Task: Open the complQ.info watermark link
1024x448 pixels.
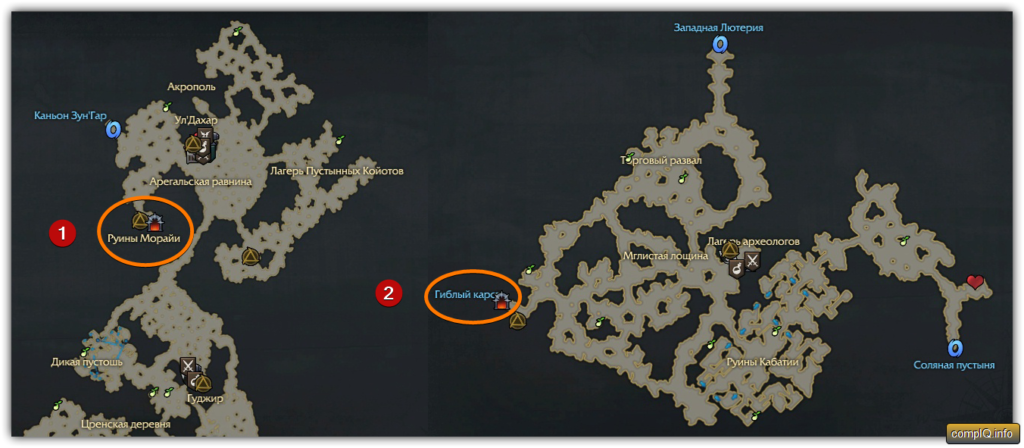Action: click(x=982, y=434)
